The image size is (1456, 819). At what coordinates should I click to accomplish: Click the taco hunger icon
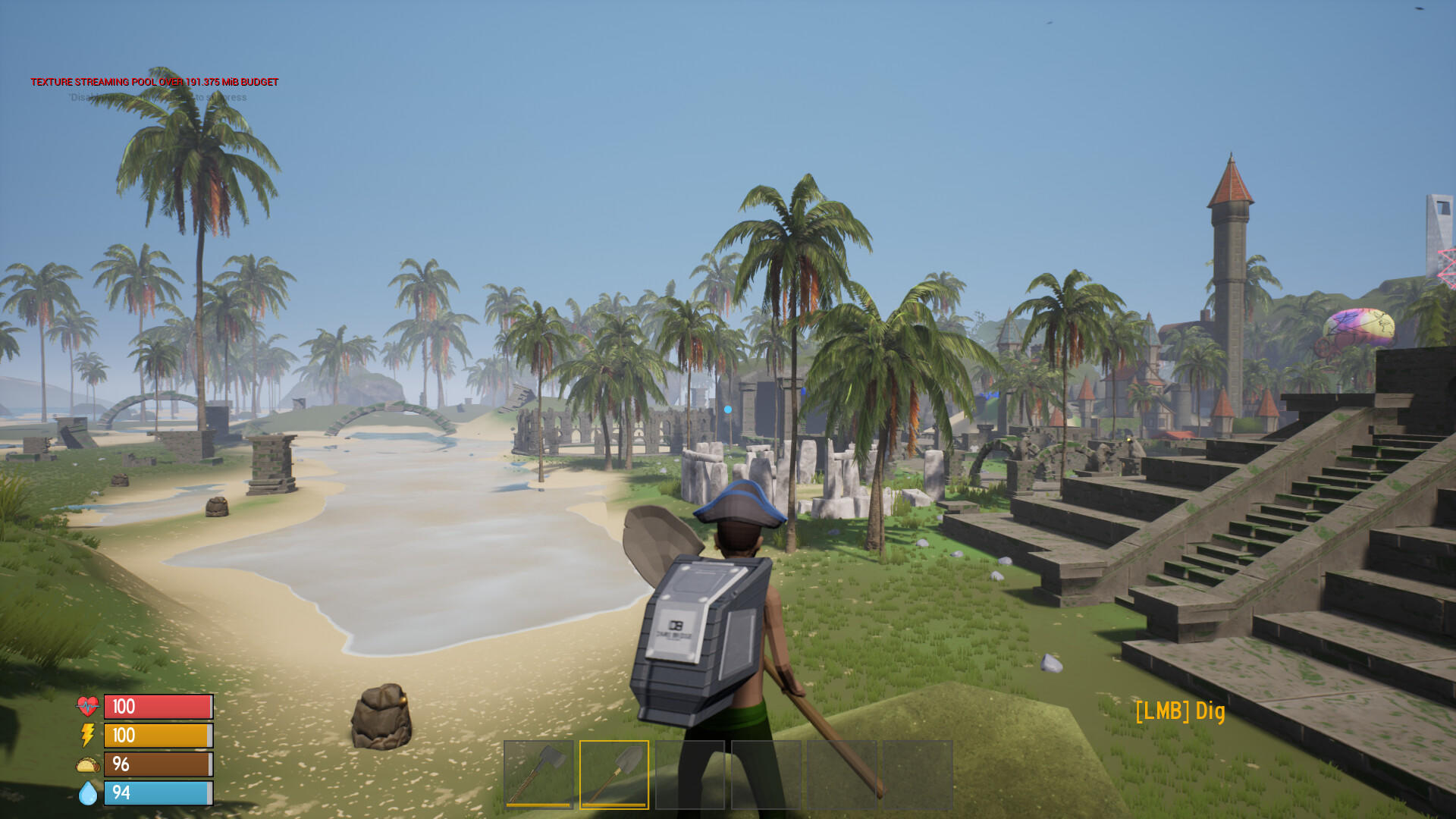(86, 764)
